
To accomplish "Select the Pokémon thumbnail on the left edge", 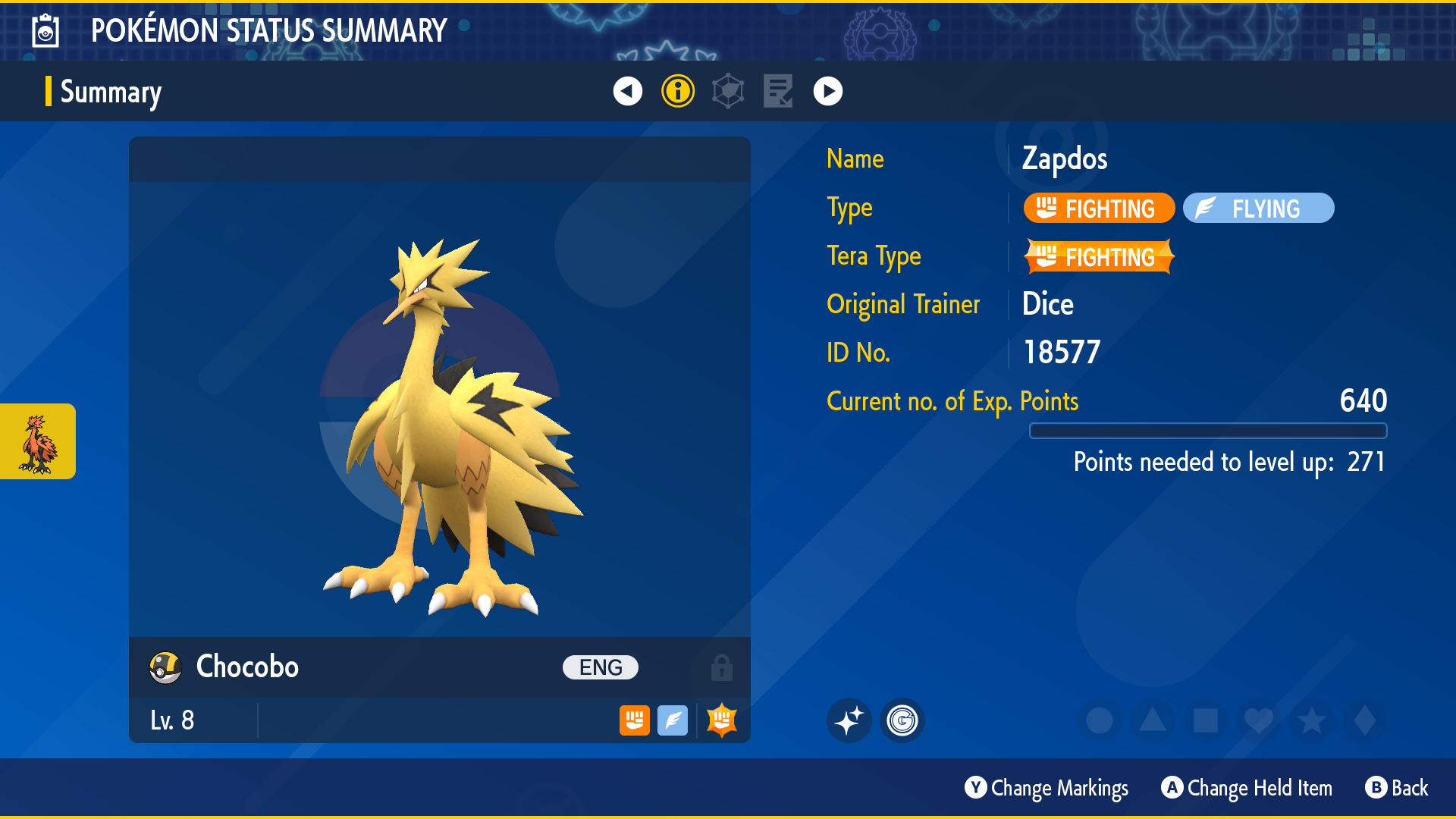I will [38, 441].
